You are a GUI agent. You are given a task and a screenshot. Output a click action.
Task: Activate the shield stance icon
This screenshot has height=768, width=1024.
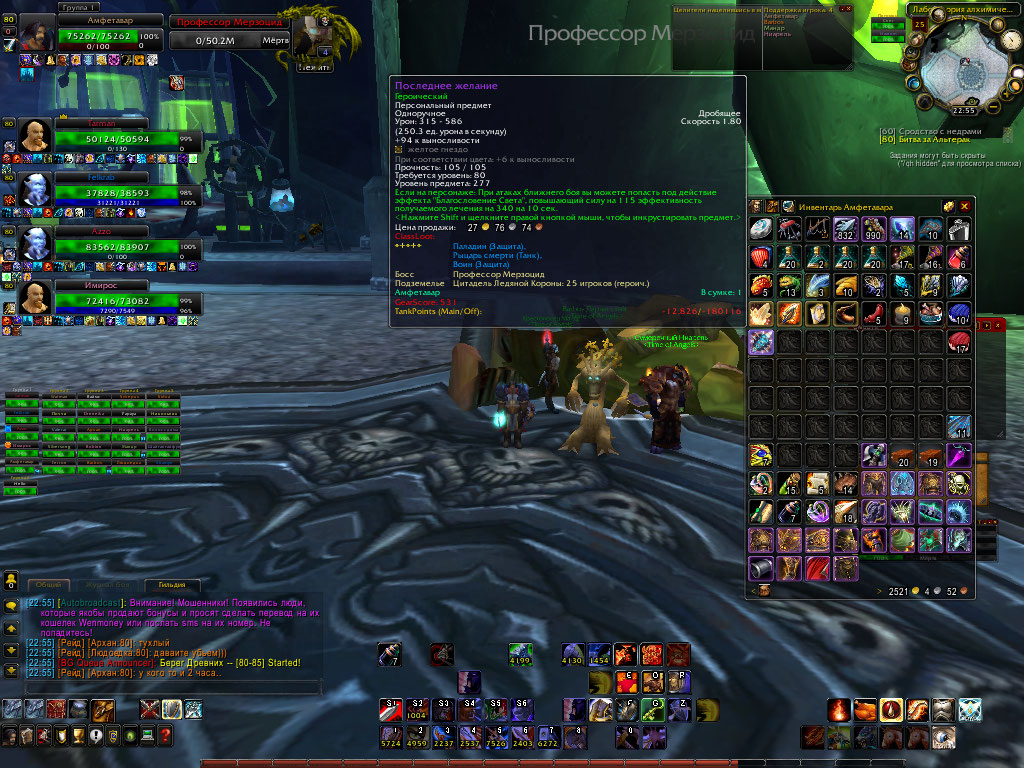coord(172,710)
